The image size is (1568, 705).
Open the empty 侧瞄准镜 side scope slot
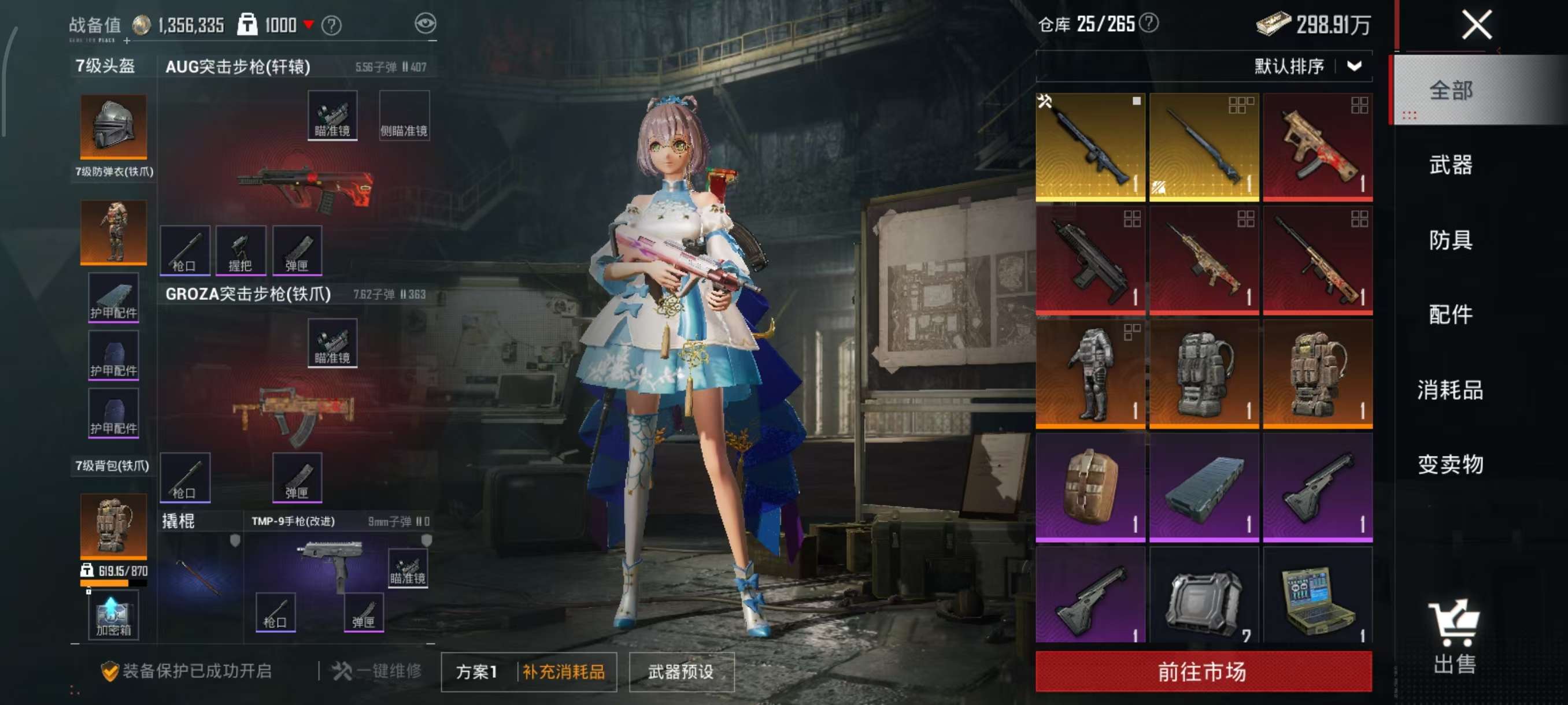[404, 116]
